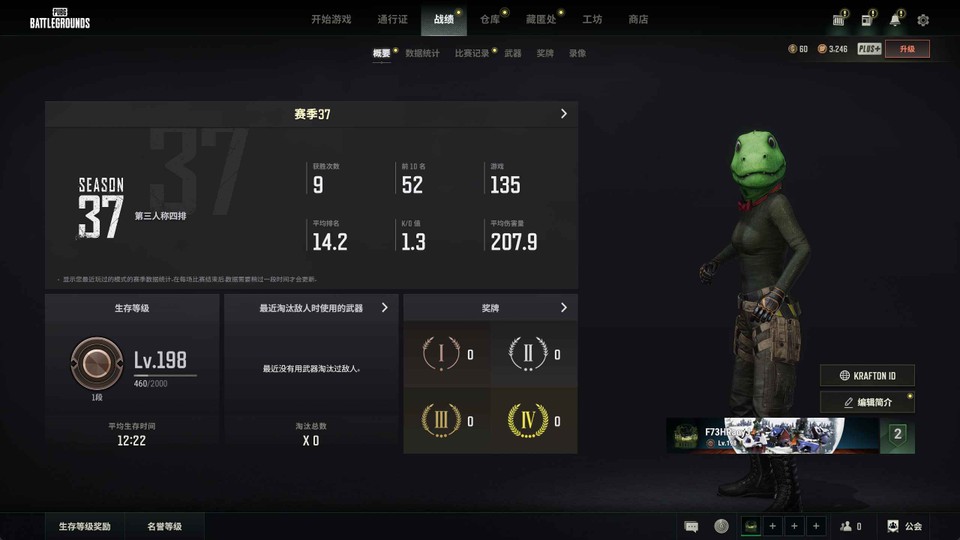Open the 仓库 inventory tab
This screenshot has height=540, width=960.
(x=489, y=19)
